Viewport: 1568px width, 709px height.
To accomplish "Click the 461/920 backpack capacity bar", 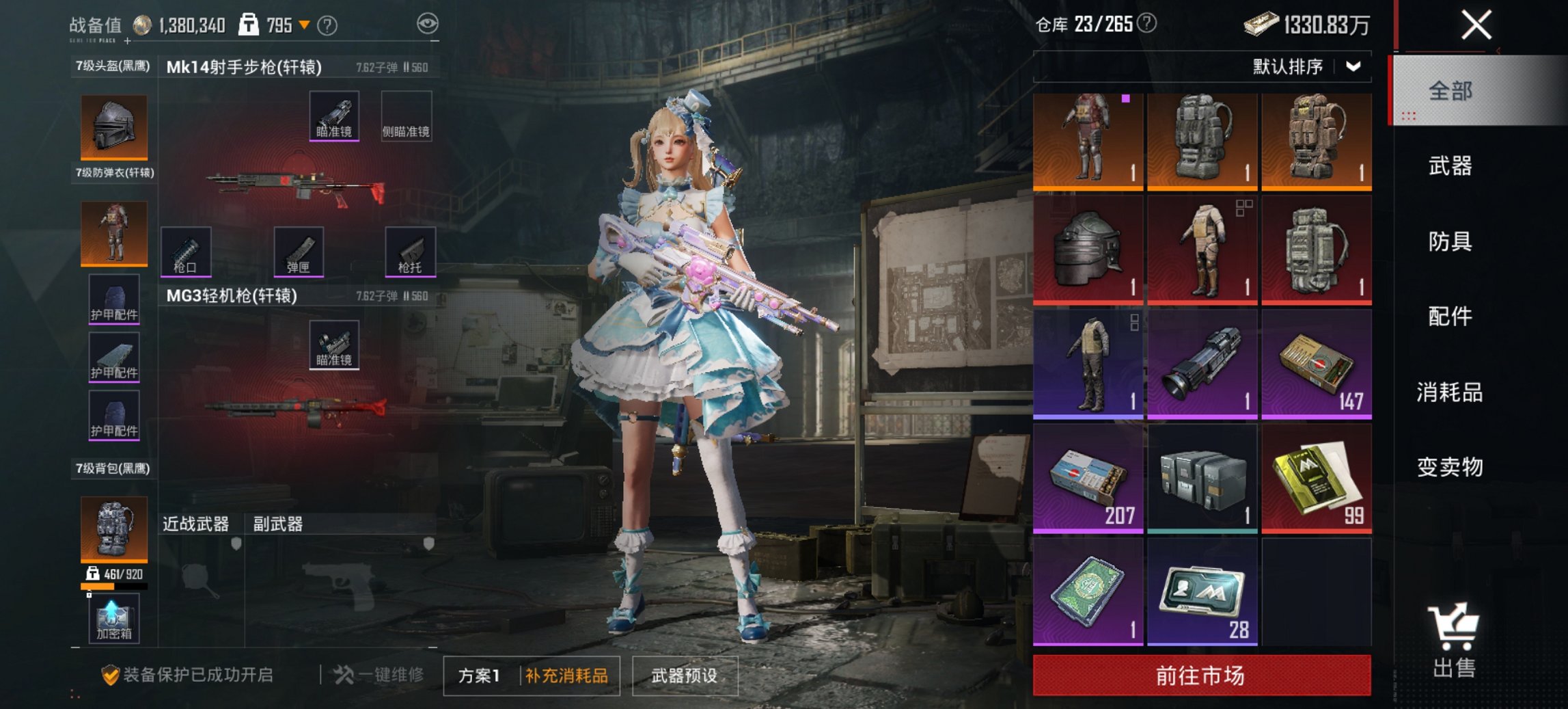I will 113,585.
